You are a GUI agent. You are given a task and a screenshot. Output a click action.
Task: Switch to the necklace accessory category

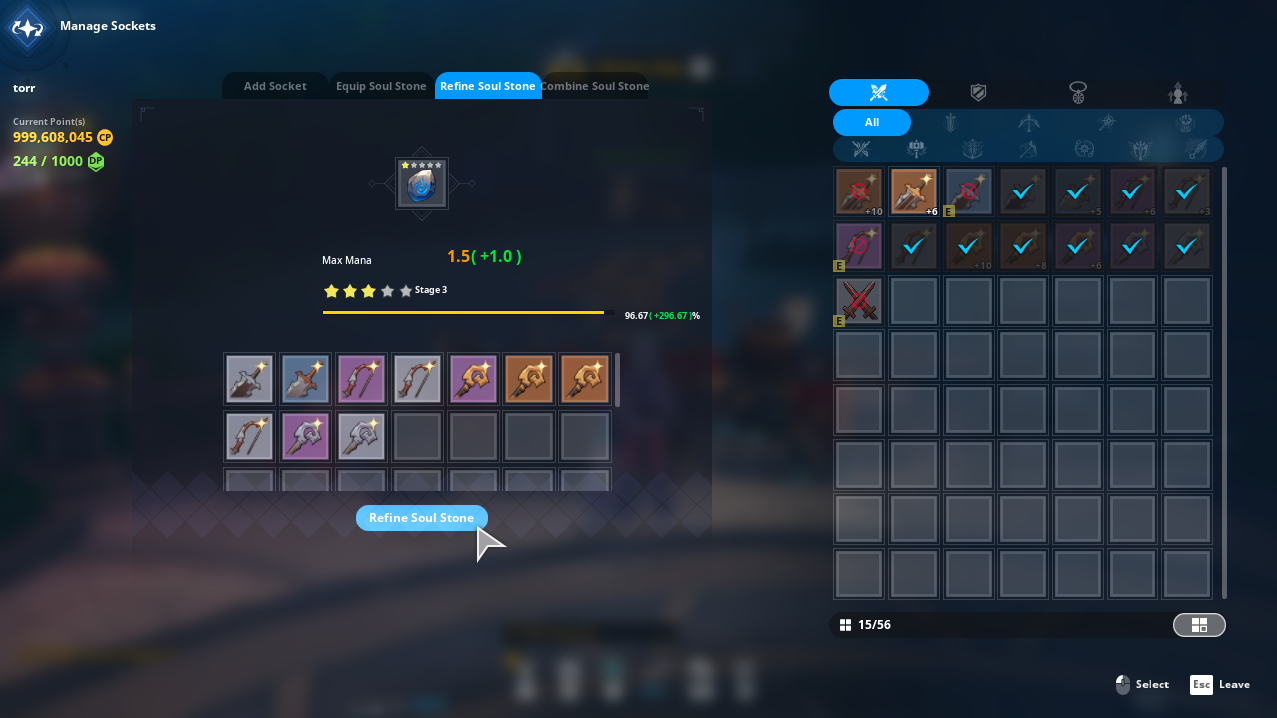click(1078, 93)
